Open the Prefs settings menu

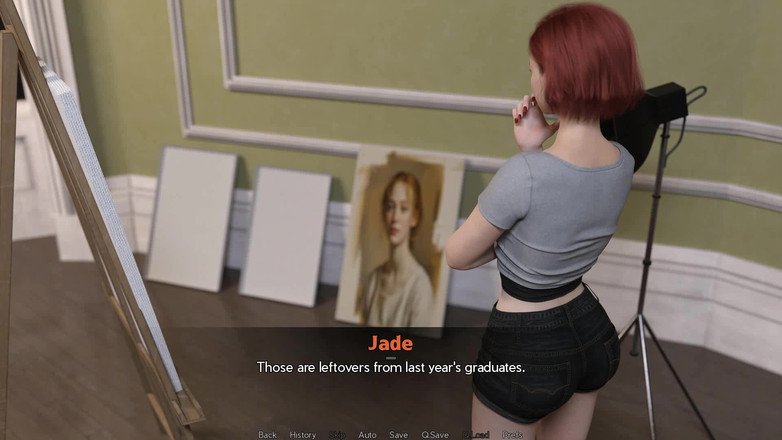(512, 435)
